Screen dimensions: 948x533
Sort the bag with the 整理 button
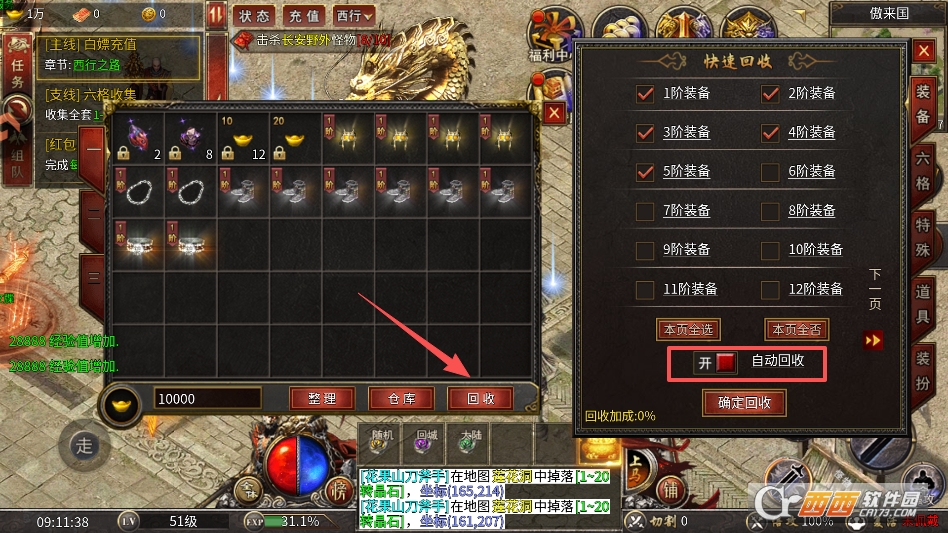[x=322, y=398]
